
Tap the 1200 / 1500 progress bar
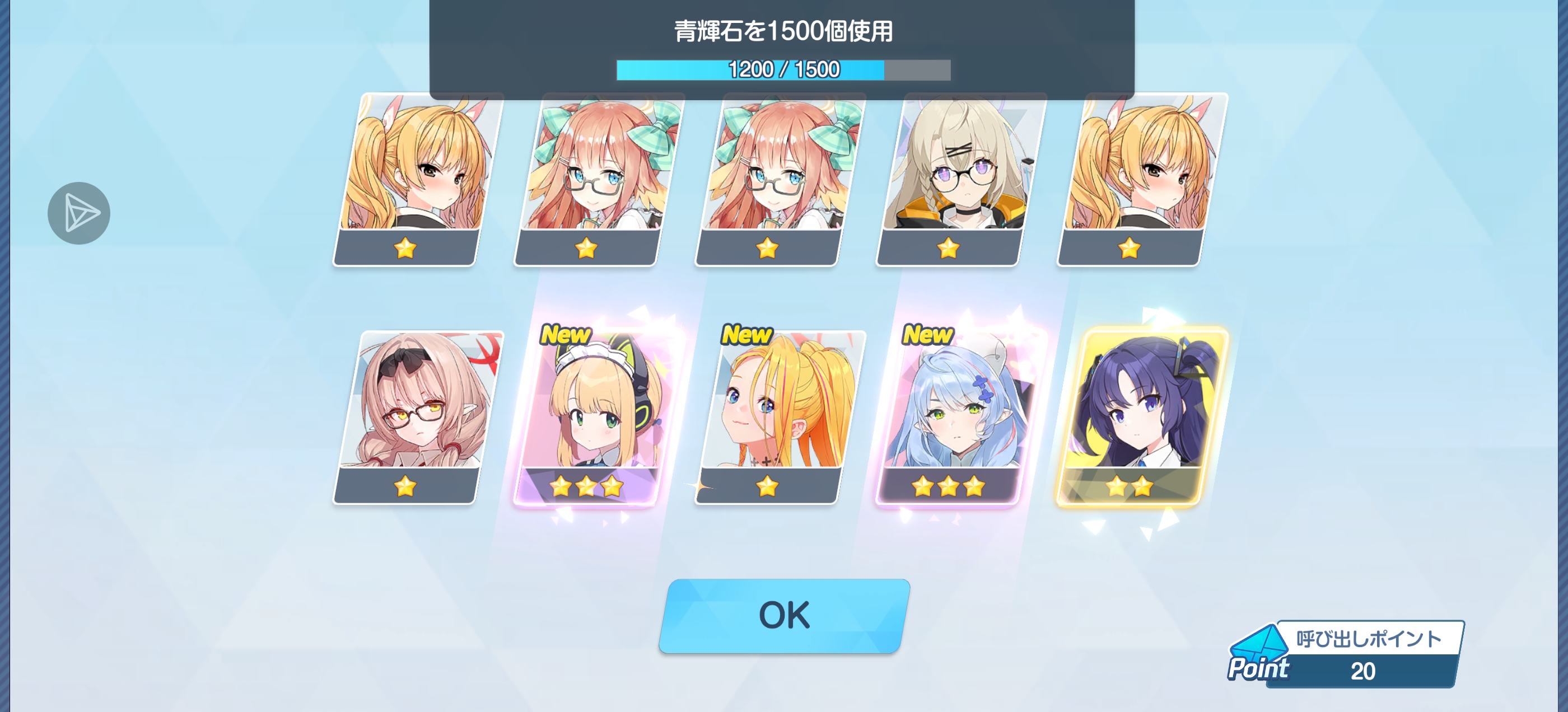click(782, 70)
